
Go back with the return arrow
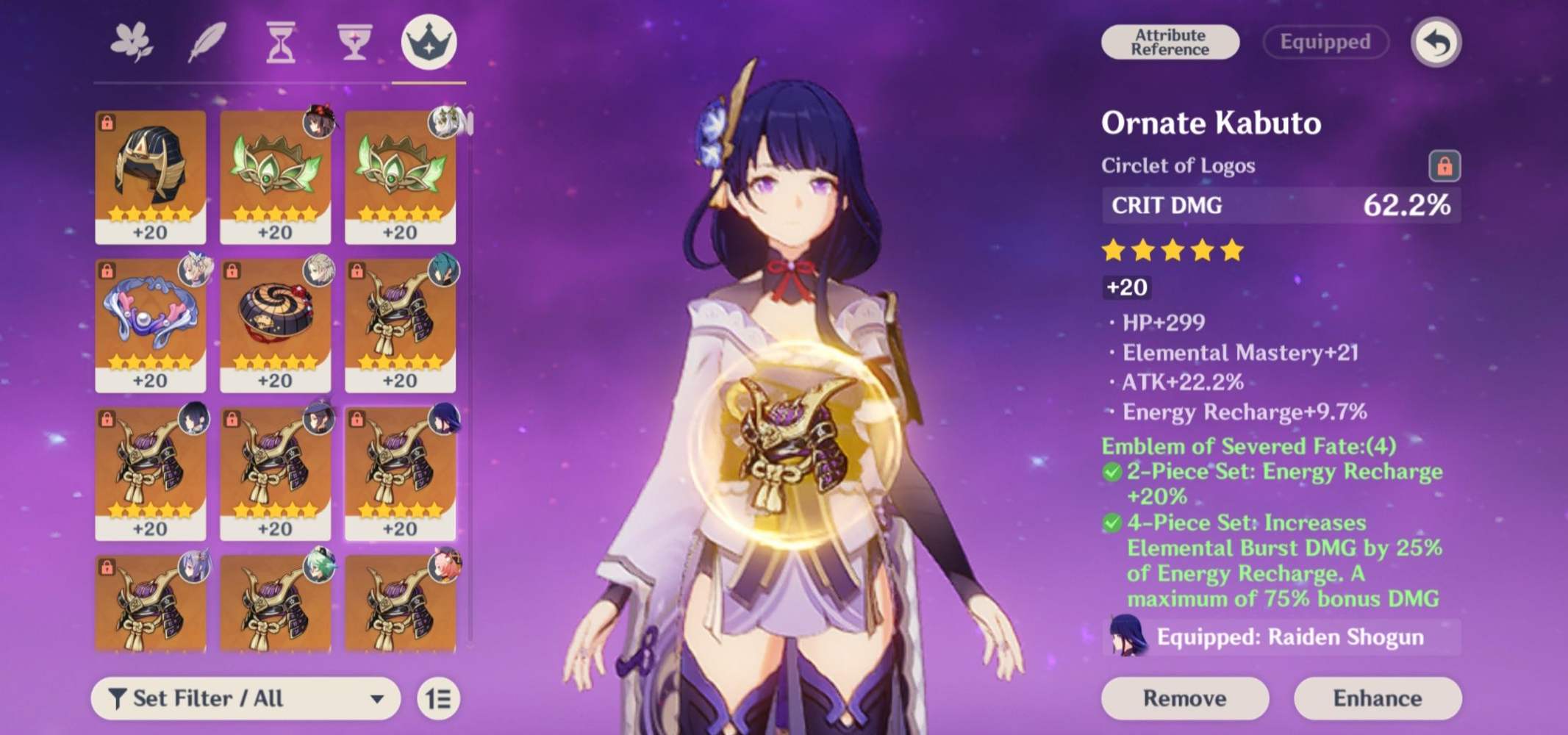click(x=1436, y=43)
